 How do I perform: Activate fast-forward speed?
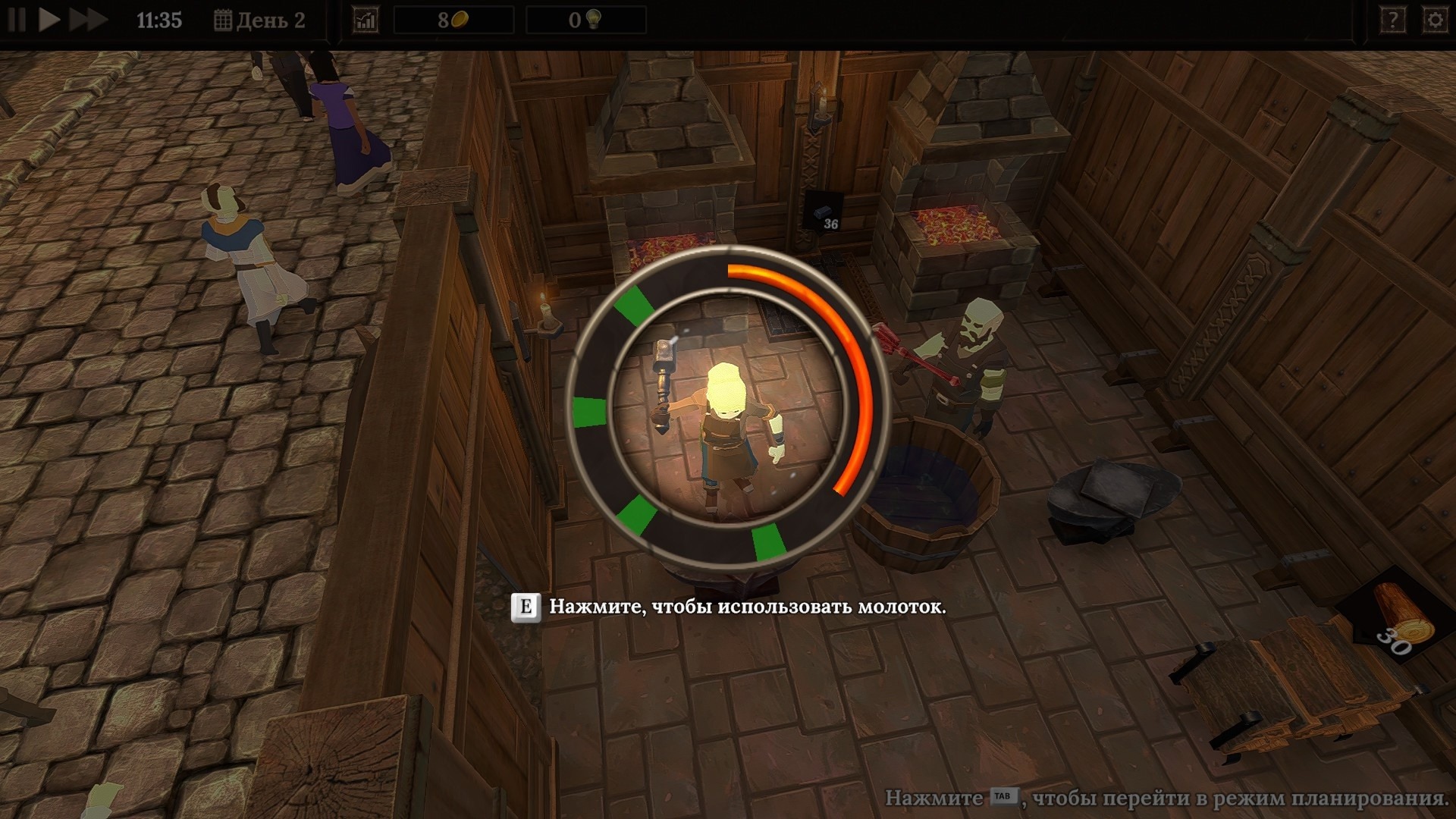[87, 20]
